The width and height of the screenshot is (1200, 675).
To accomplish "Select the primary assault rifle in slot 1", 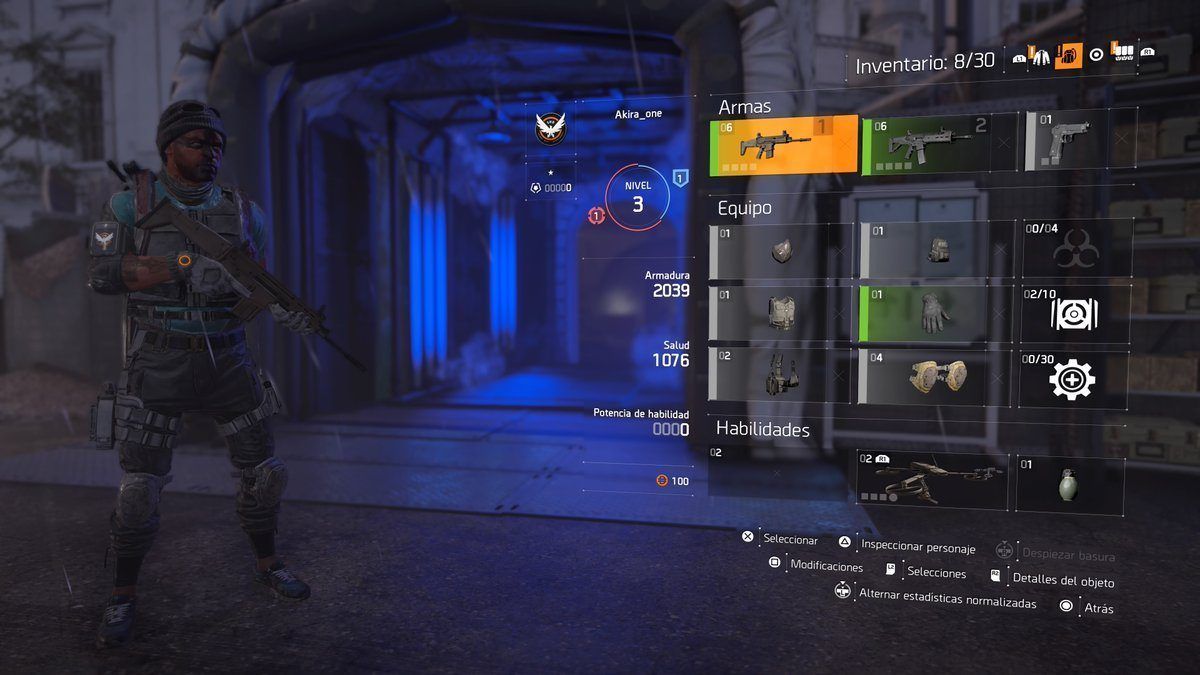I will tap(783, 144).
